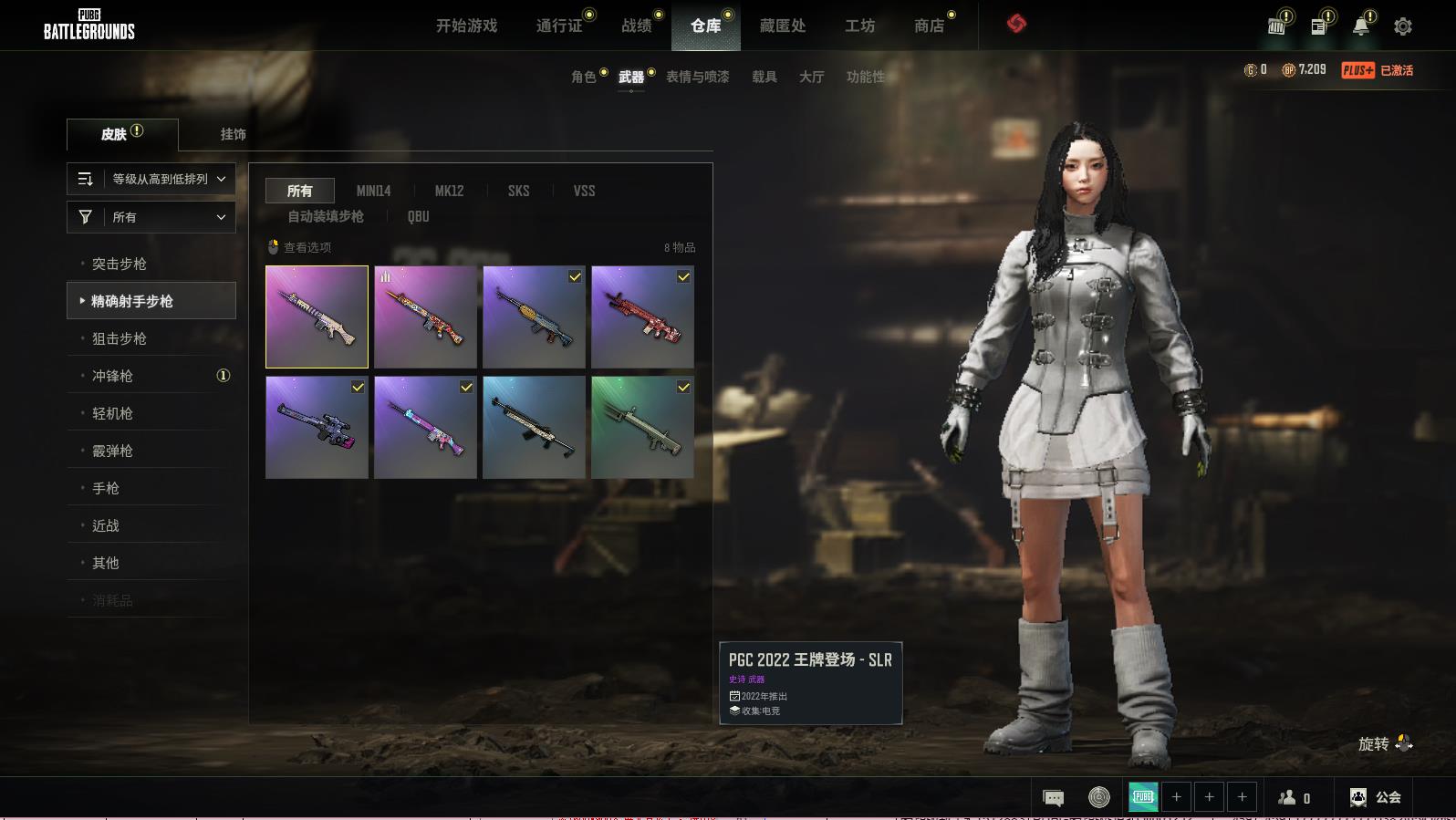Open the chat bubble icon
The image size is (1456, 820).
pyautogui.click(x=1053, y=798)
